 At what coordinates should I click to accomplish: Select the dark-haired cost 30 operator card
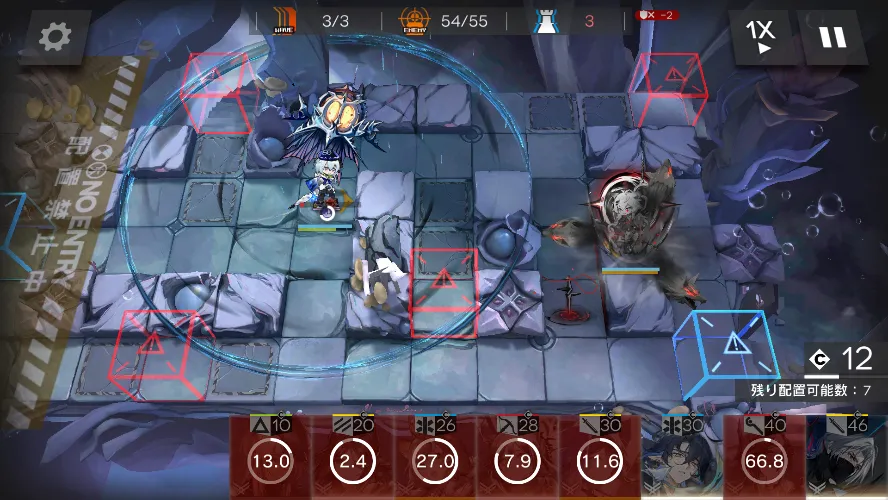click(680, 458)
